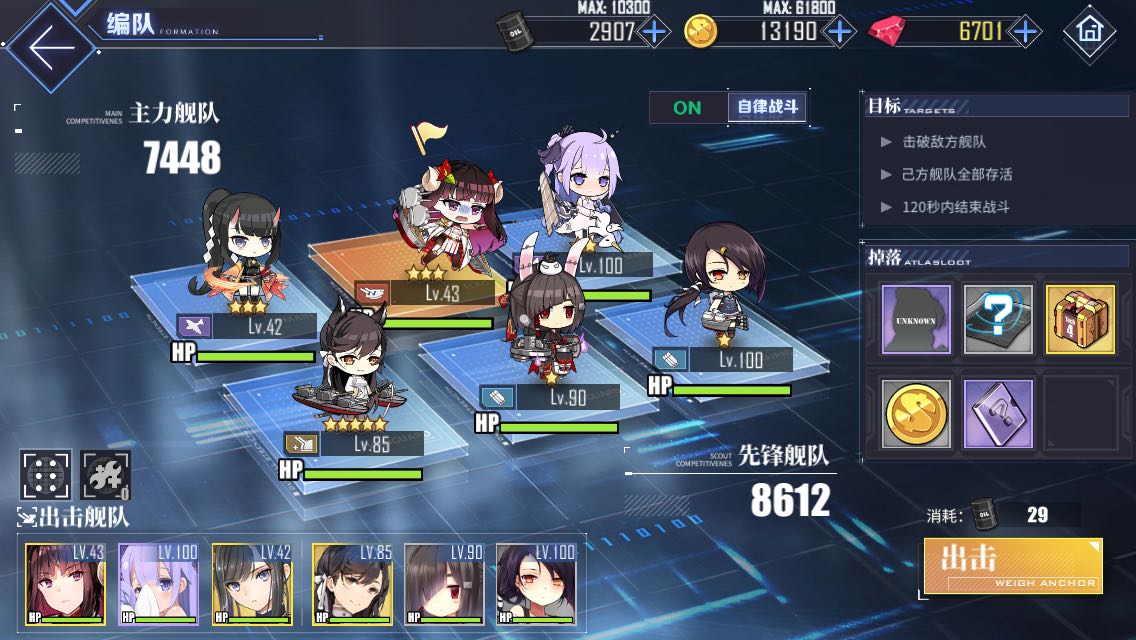
Task: View the blue question mark drop item
Action: tap(998, 319)
